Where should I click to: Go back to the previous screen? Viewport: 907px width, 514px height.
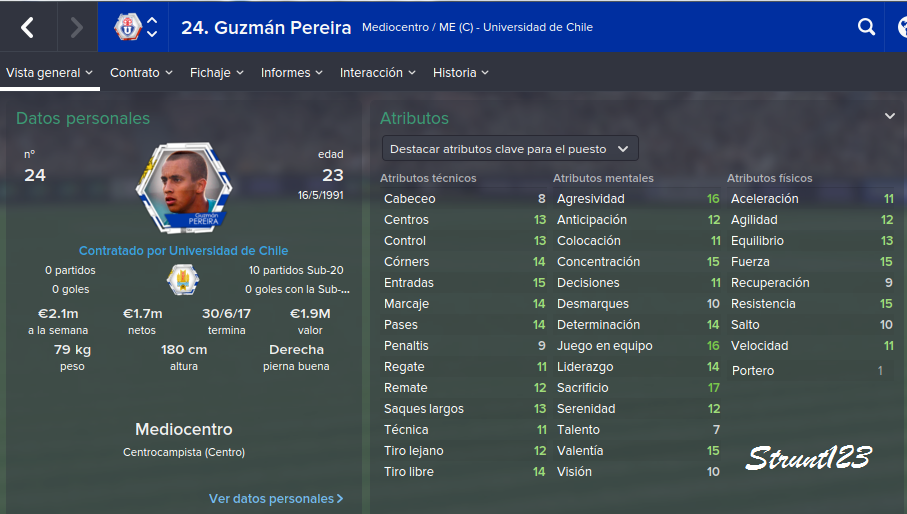(27, 28)
